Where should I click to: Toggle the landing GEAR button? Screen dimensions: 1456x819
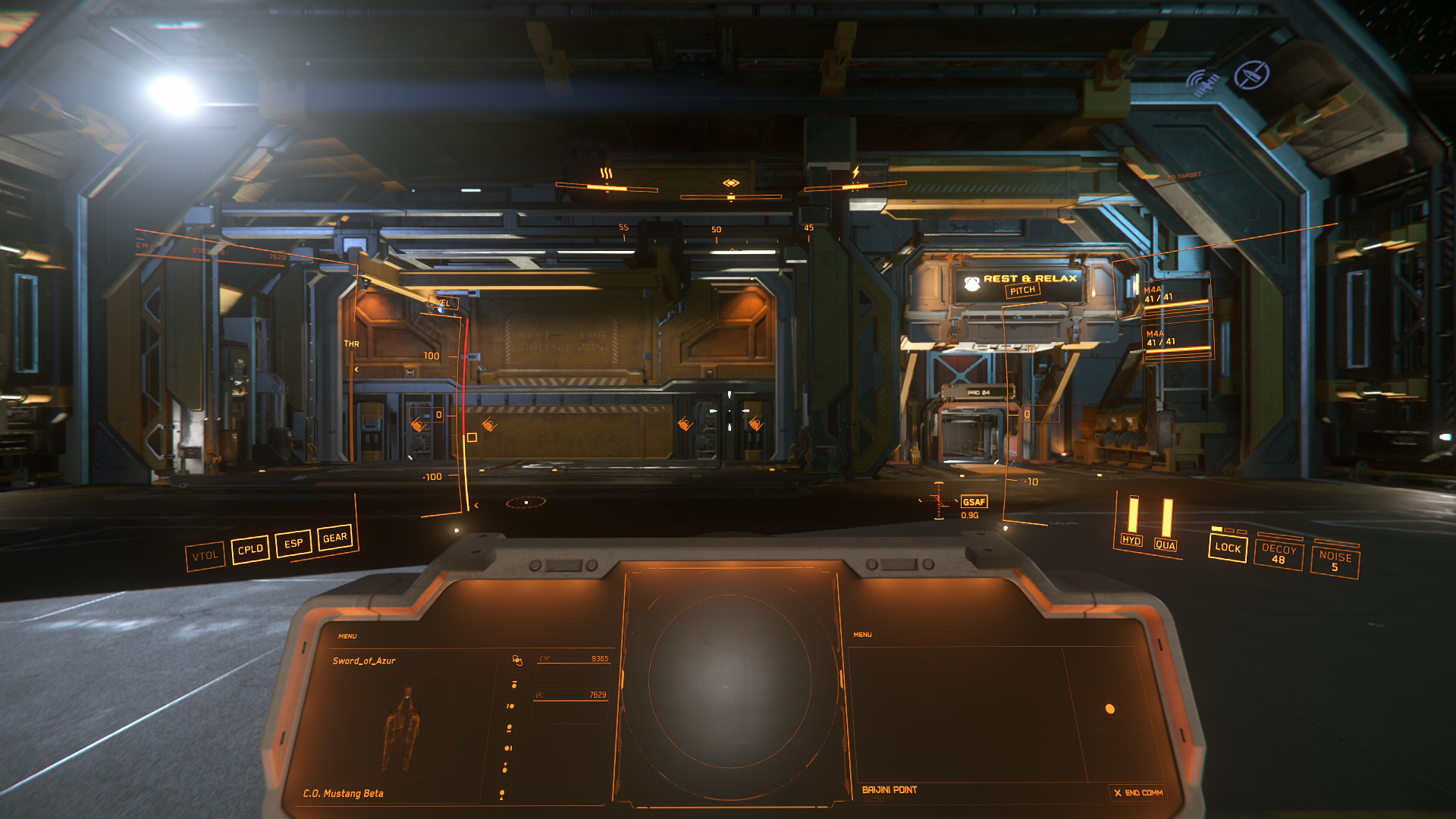point(334,538)
